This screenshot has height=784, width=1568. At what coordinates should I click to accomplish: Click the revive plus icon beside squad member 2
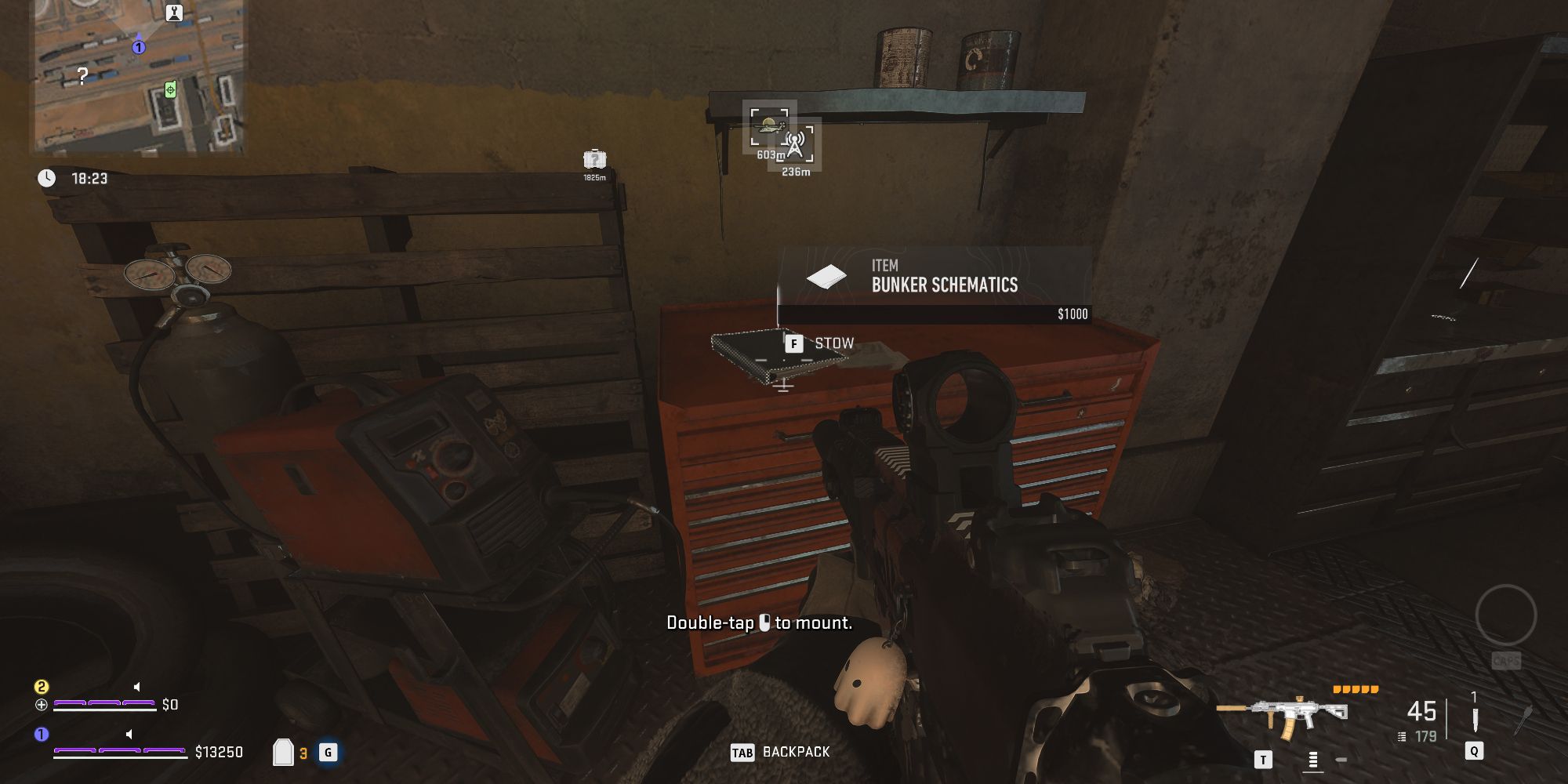click(x=42, y=704)
